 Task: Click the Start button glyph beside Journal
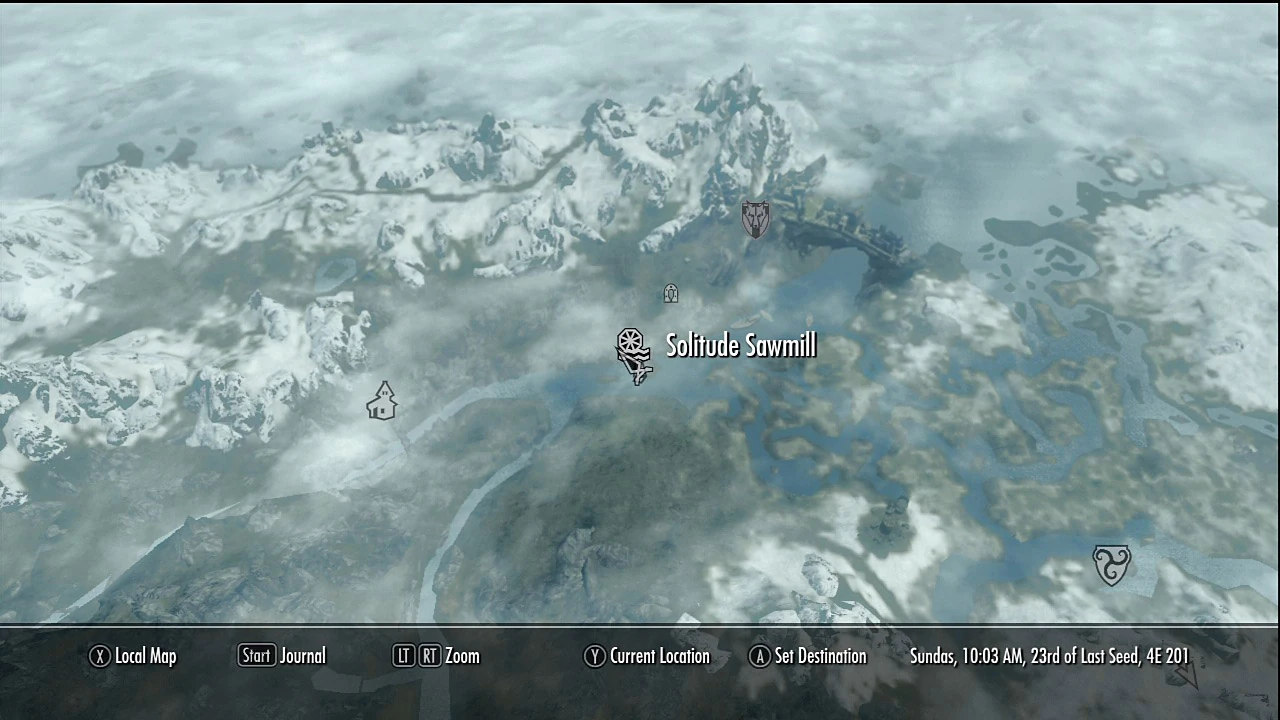tap(256, 656)
